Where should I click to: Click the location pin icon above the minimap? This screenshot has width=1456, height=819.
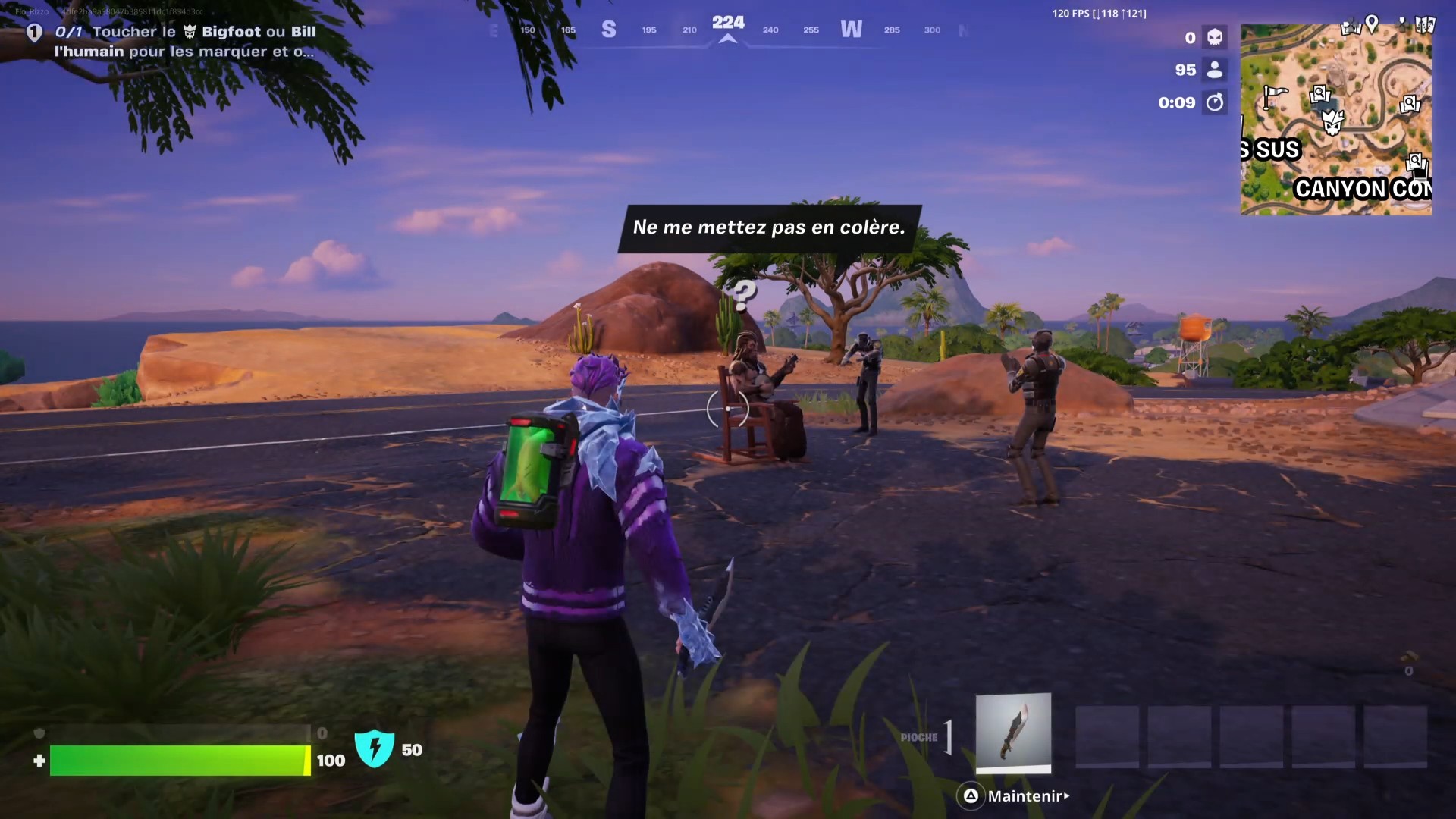[1372, 21]
